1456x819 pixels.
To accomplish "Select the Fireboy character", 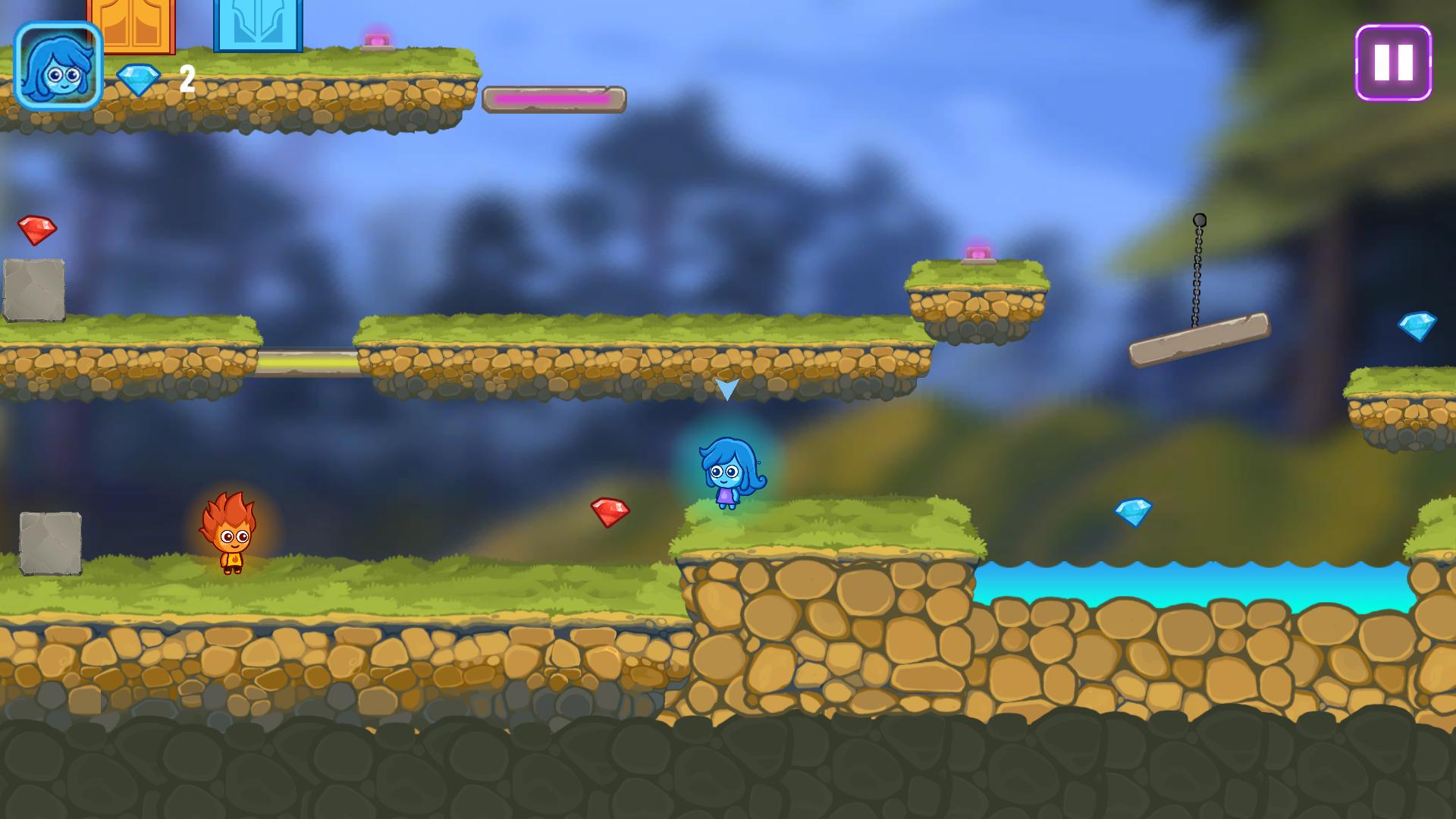I will pyautogui.click(x=231, y=538).
